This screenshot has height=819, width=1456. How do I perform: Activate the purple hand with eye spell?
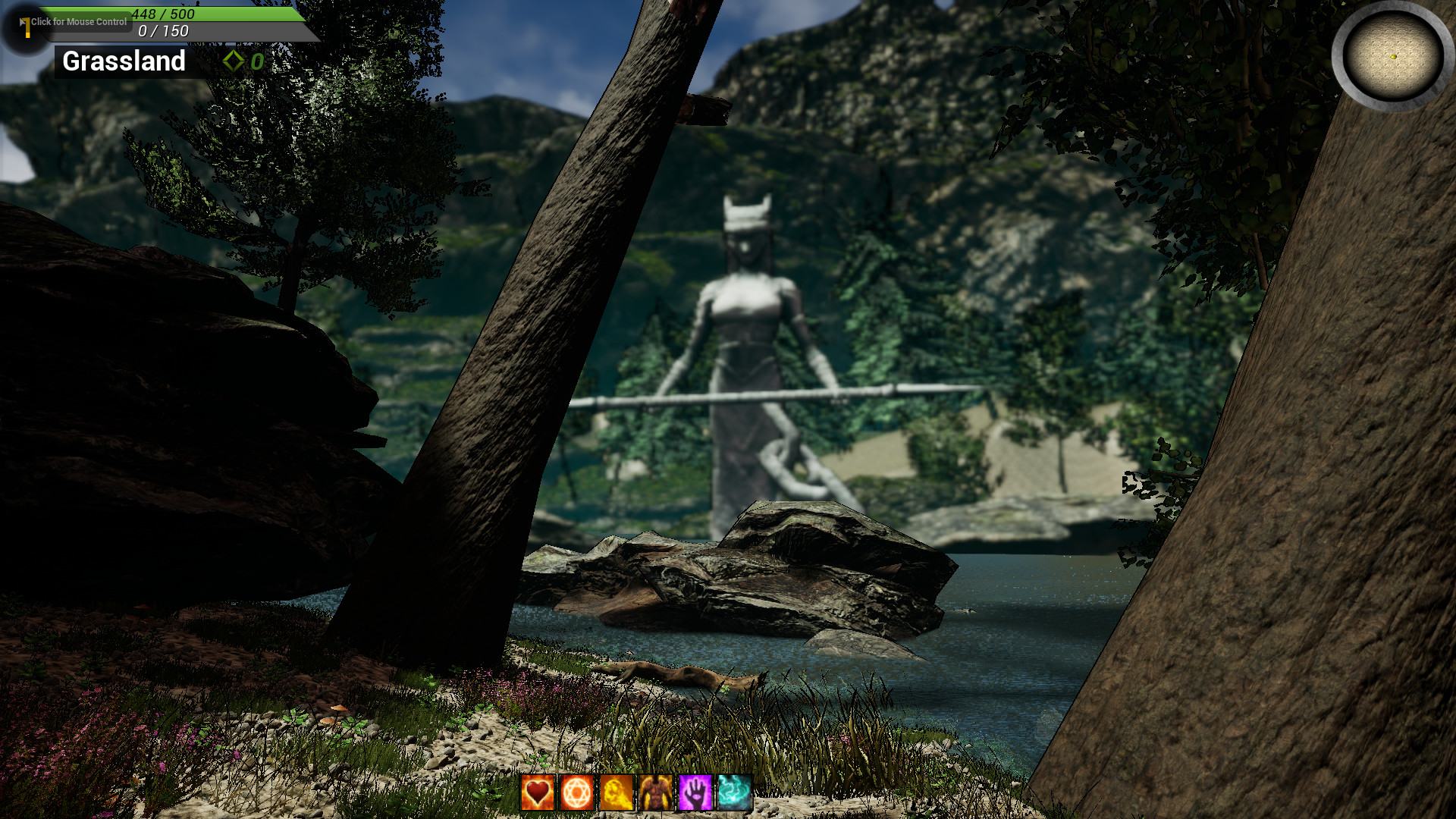click(x=695, y=792)
